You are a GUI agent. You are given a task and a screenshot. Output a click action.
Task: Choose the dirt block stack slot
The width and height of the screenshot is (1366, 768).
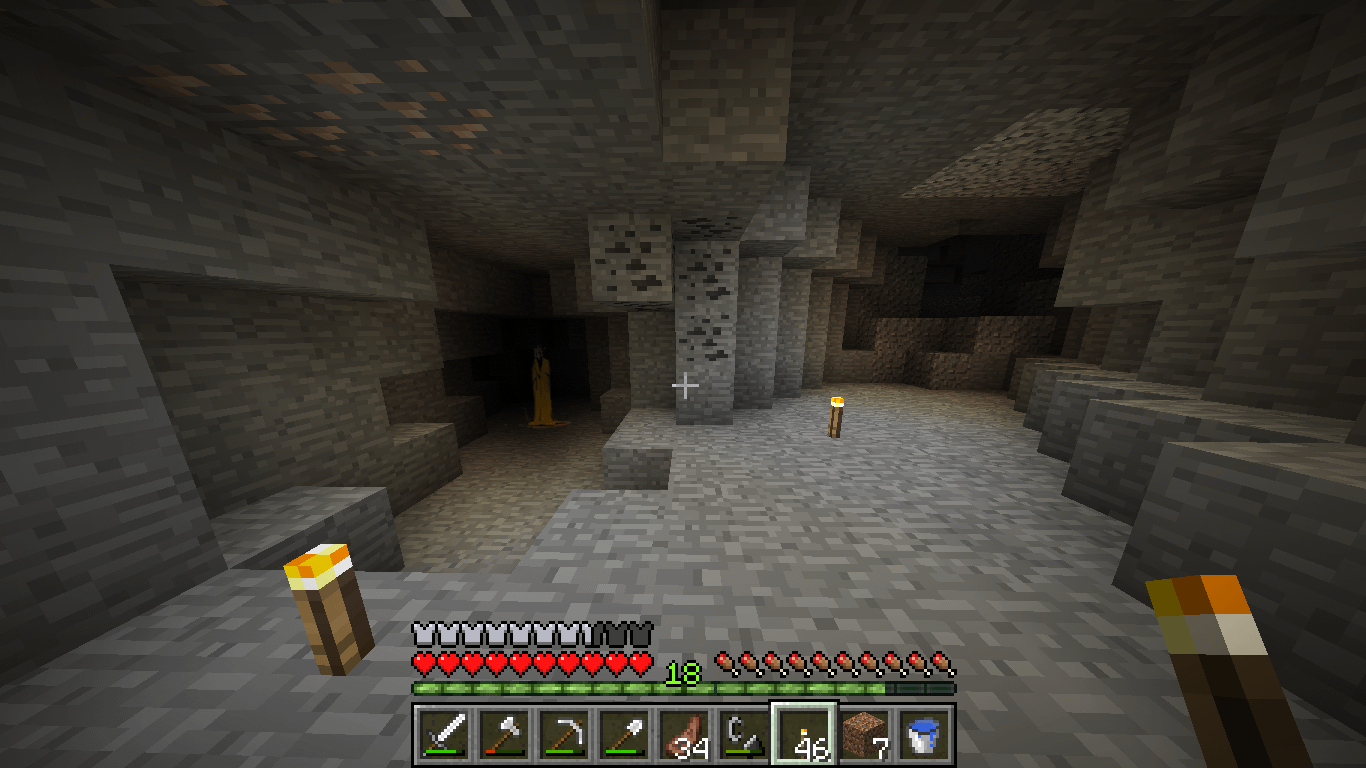click(x=864, y=735)
